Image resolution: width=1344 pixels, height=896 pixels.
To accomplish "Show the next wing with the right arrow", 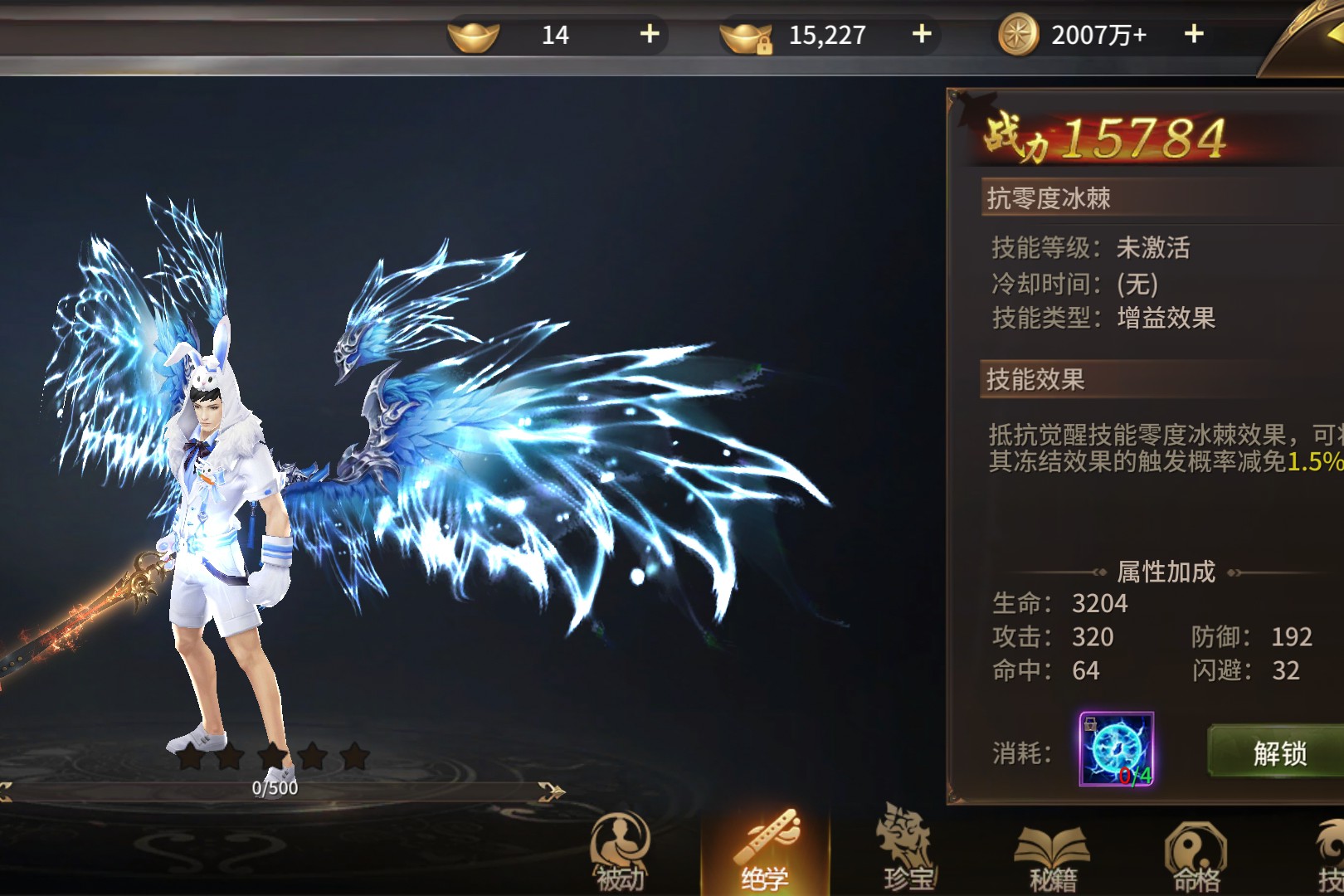I will (551, 792).
